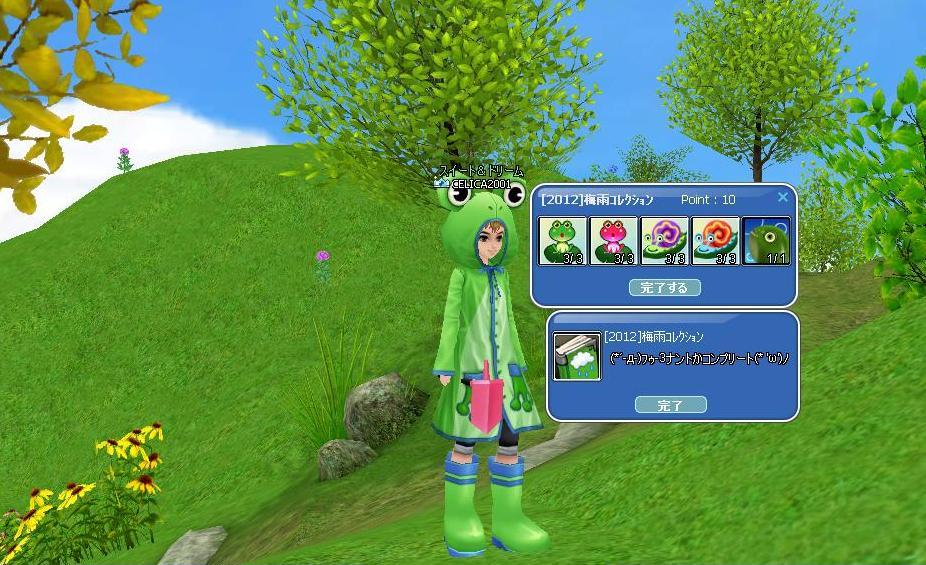Select the pink frog collection item

(x=614, y=241)
